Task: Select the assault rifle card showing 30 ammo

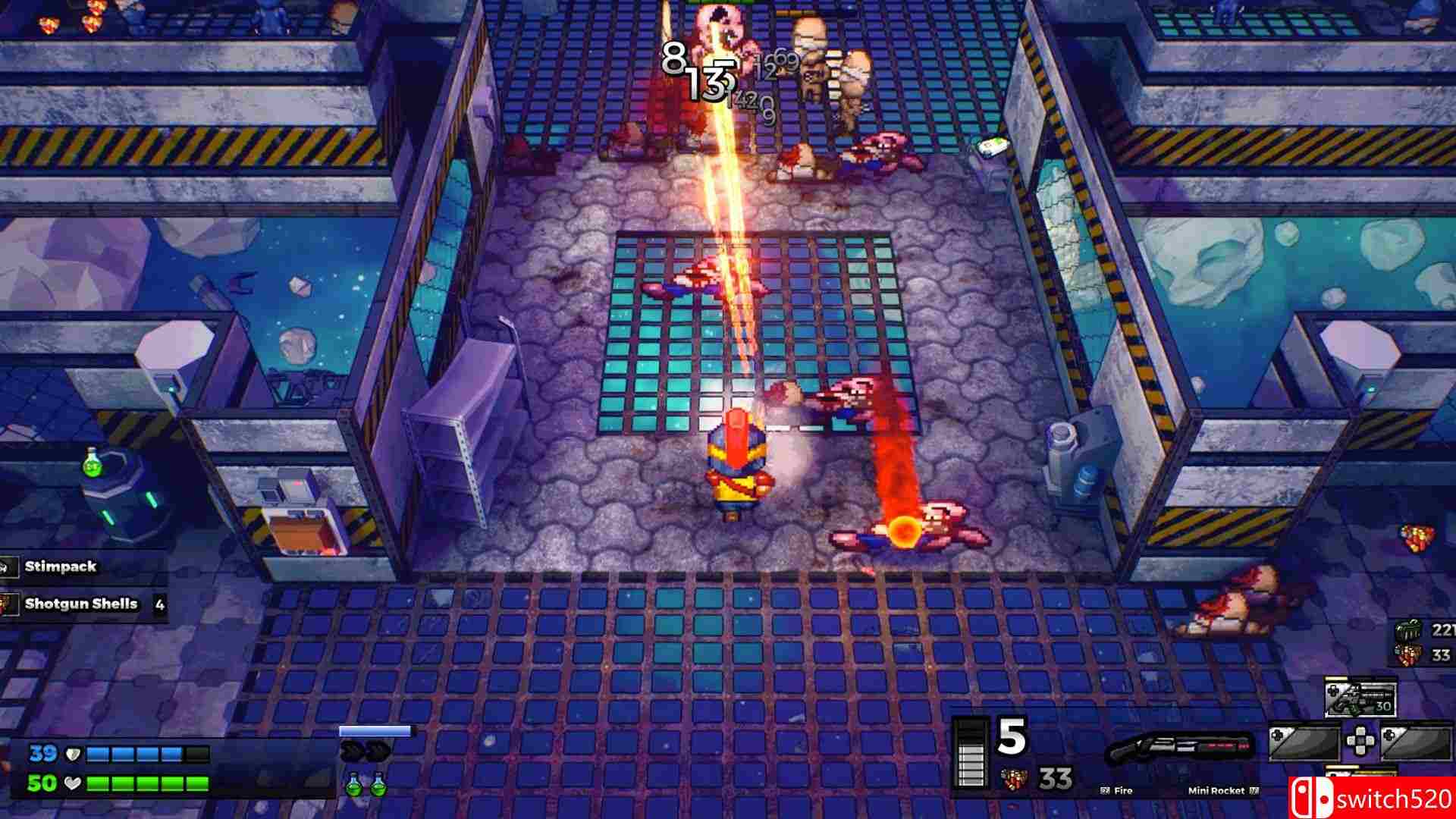Action: click(1360, 696)
